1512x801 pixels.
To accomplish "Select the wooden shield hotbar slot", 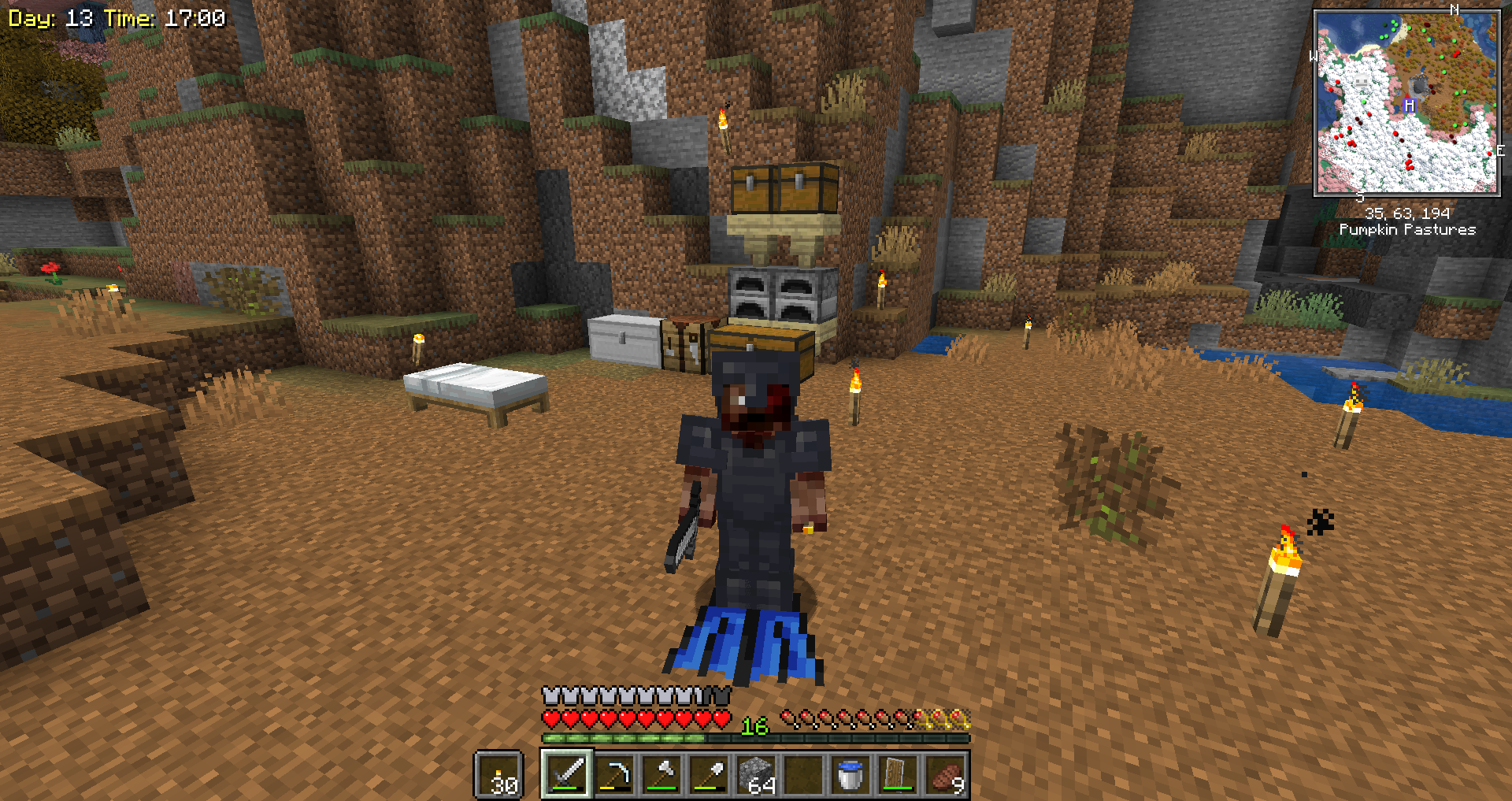I will (898, 774).
